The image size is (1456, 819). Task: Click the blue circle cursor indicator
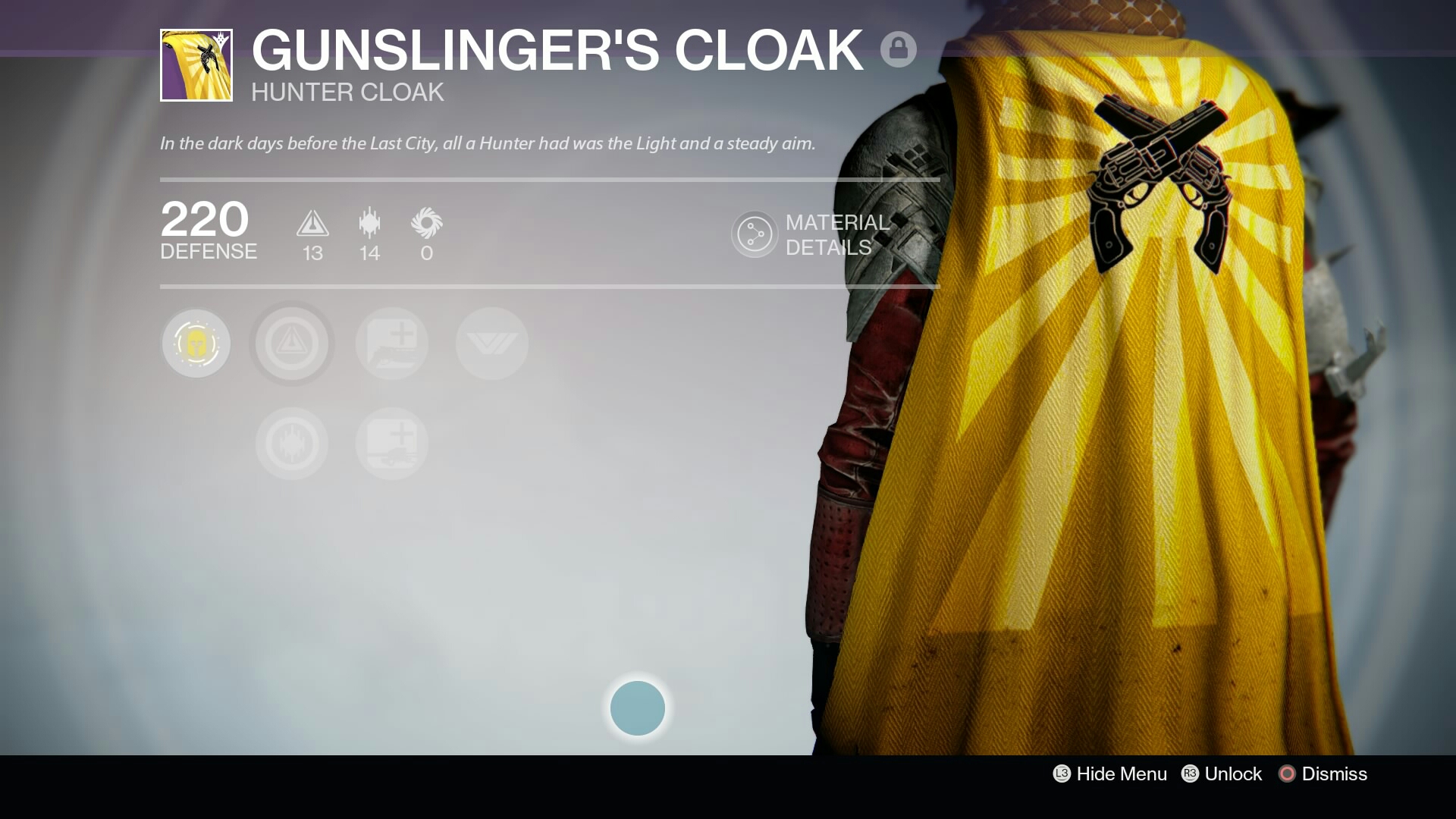coord(637,708)
